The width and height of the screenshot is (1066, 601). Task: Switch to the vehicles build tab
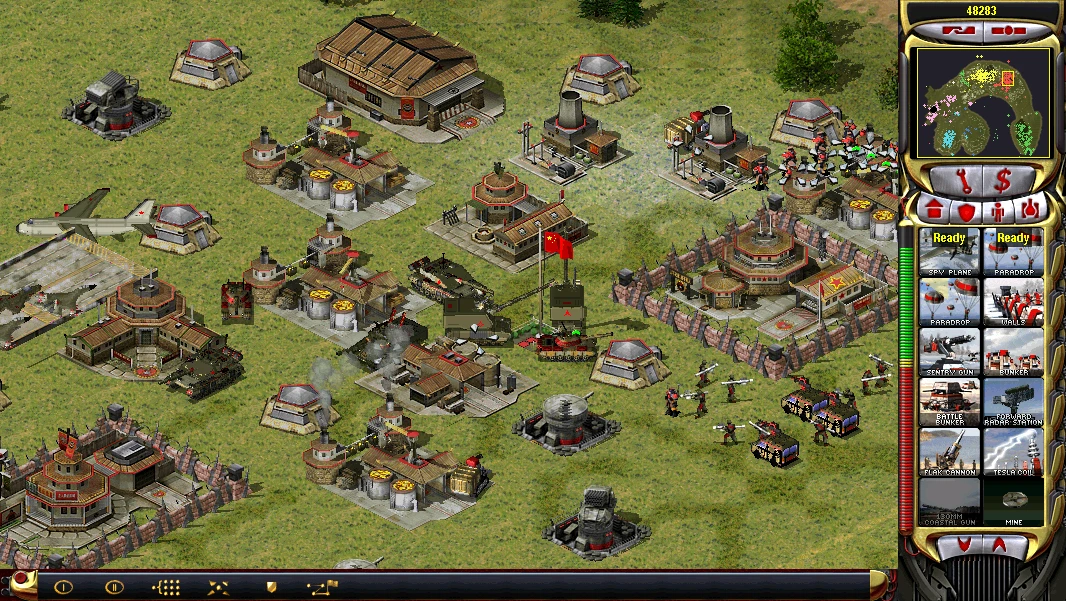[x=1029, y=211]
